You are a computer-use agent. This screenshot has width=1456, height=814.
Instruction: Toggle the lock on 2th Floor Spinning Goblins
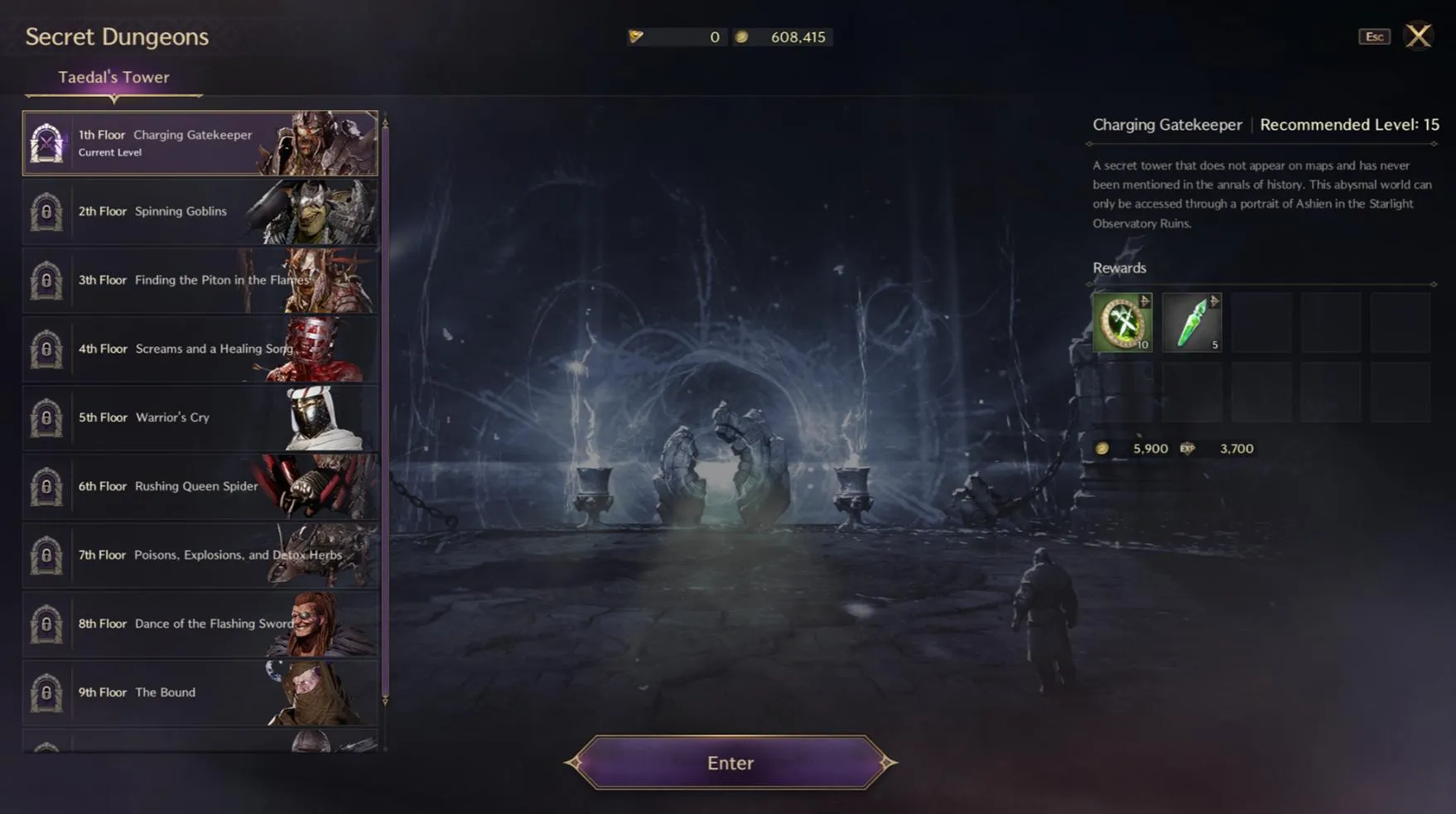tap(46, 211)
